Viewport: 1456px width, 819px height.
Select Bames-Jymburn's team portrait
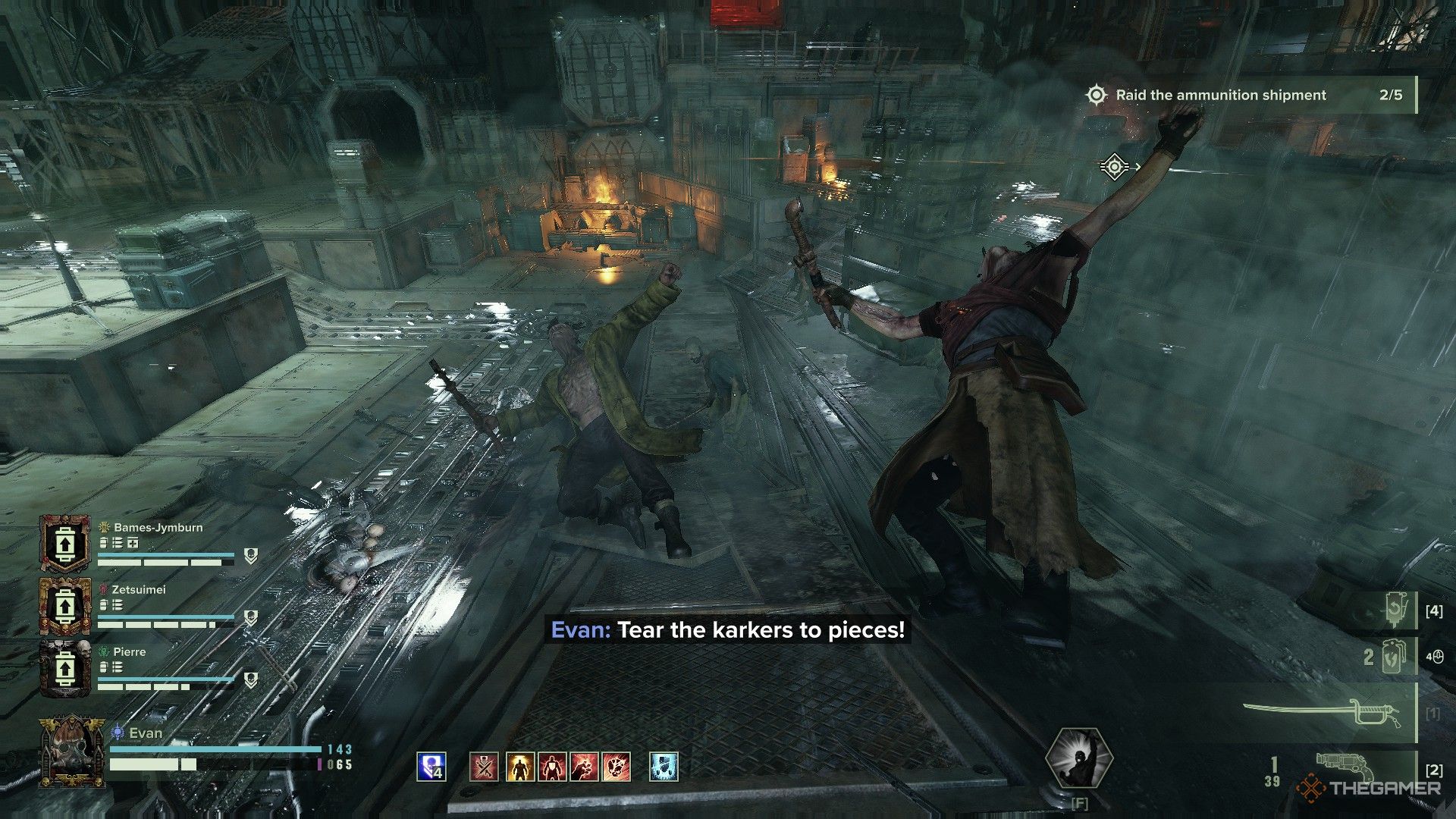coord(65,544)
